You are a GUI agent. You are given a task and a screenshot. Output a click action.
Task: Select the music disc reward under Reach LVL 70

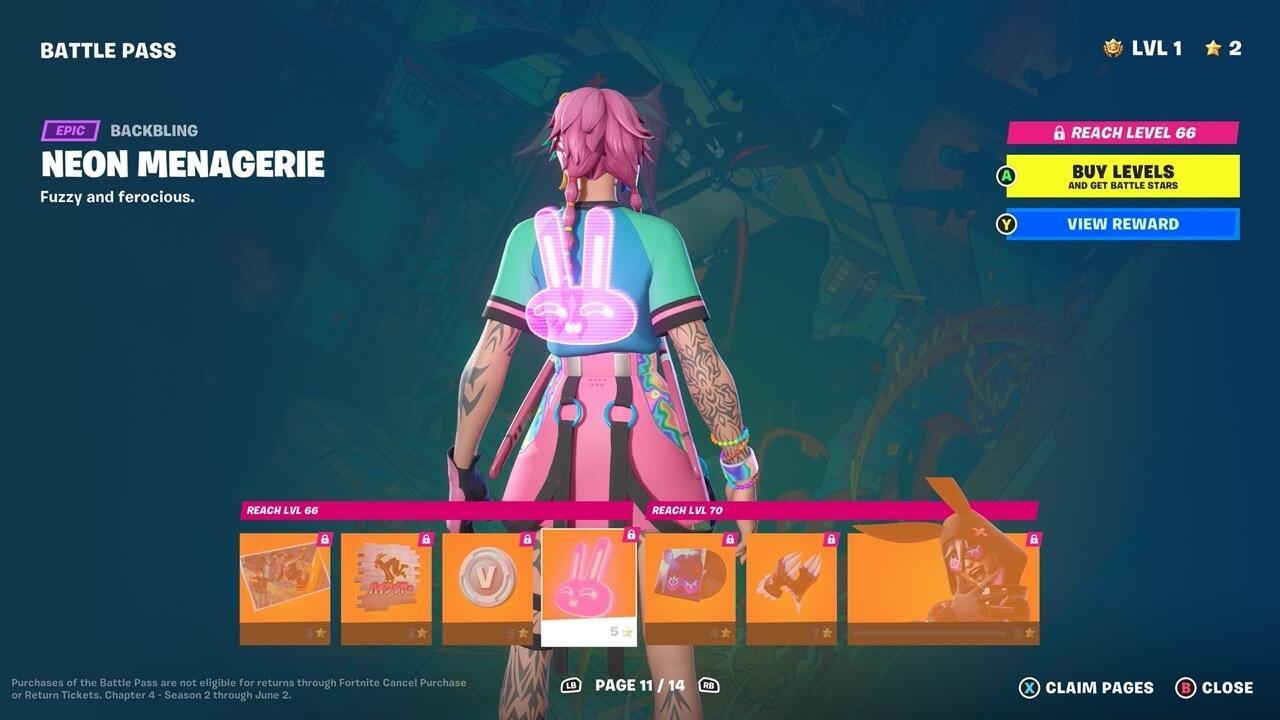coord(690,580)
